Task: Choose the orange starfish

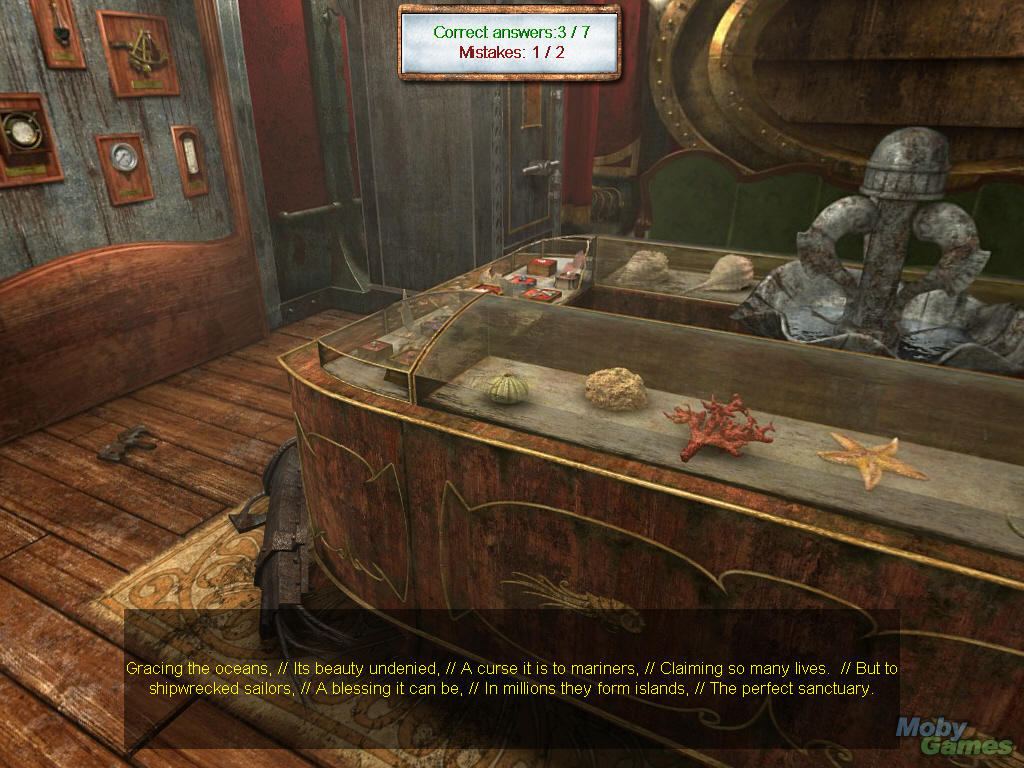Action: [870, 460]
